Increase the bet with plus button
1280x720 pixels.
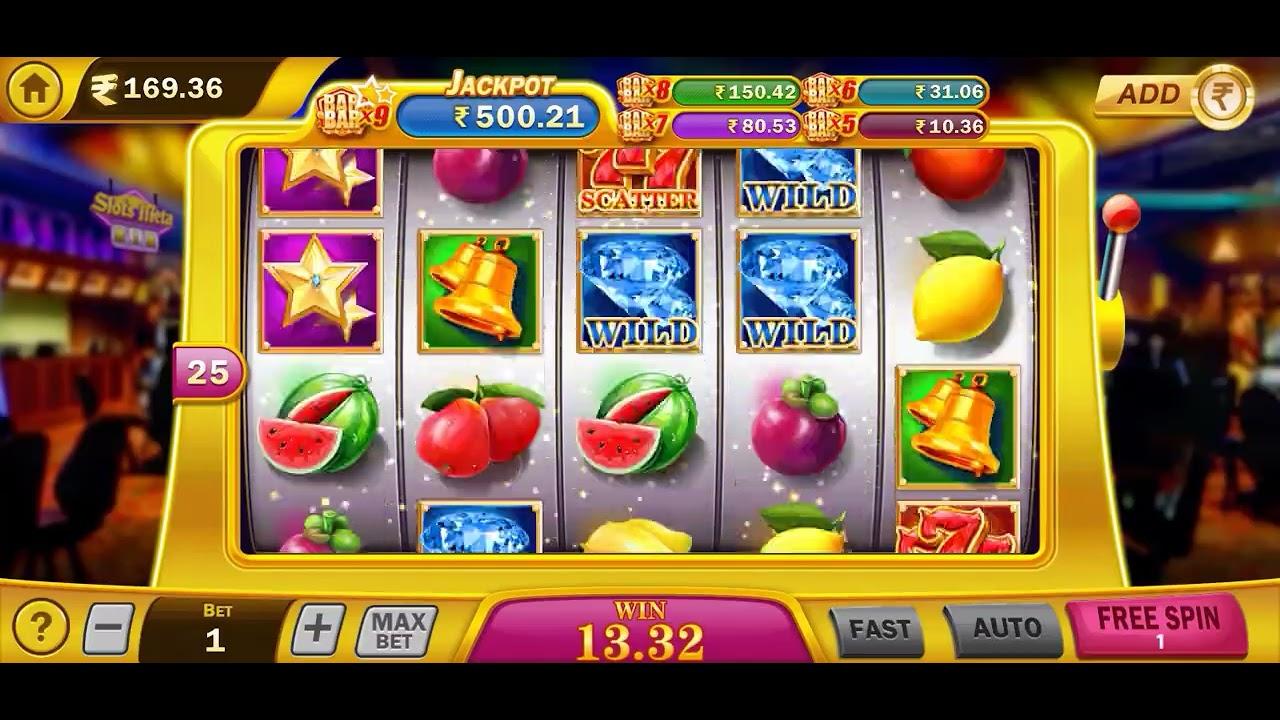(317, 630)
